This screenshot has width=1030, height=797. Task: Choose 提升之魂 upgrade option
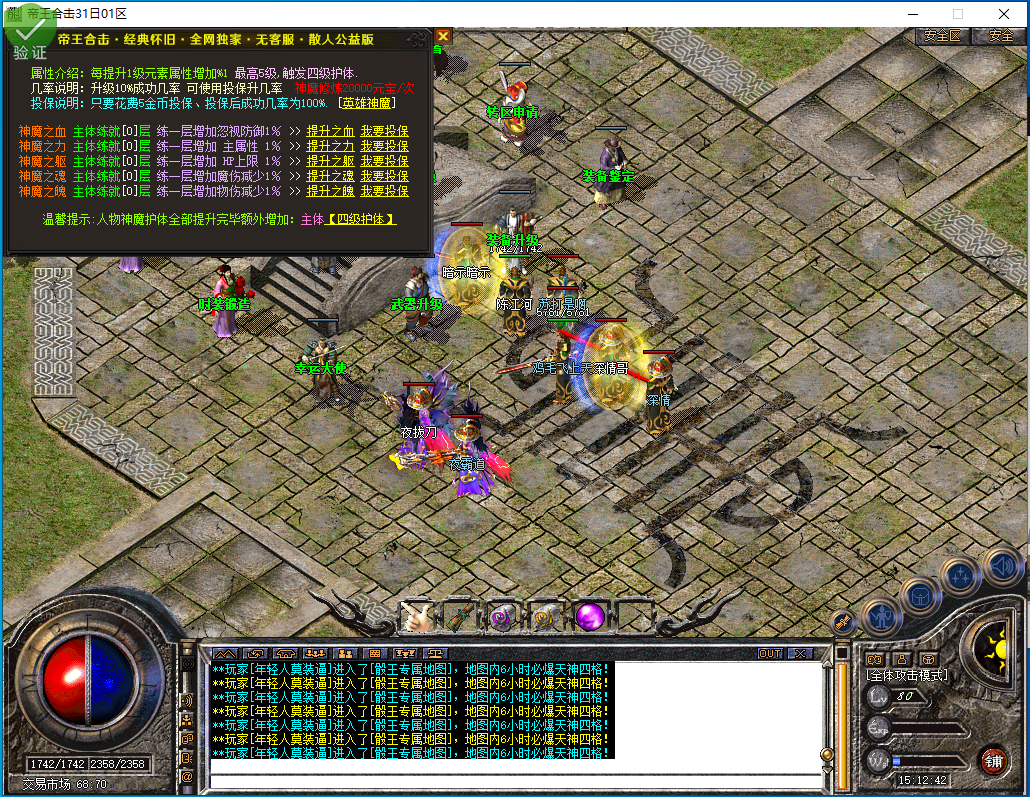click(329, 176)
